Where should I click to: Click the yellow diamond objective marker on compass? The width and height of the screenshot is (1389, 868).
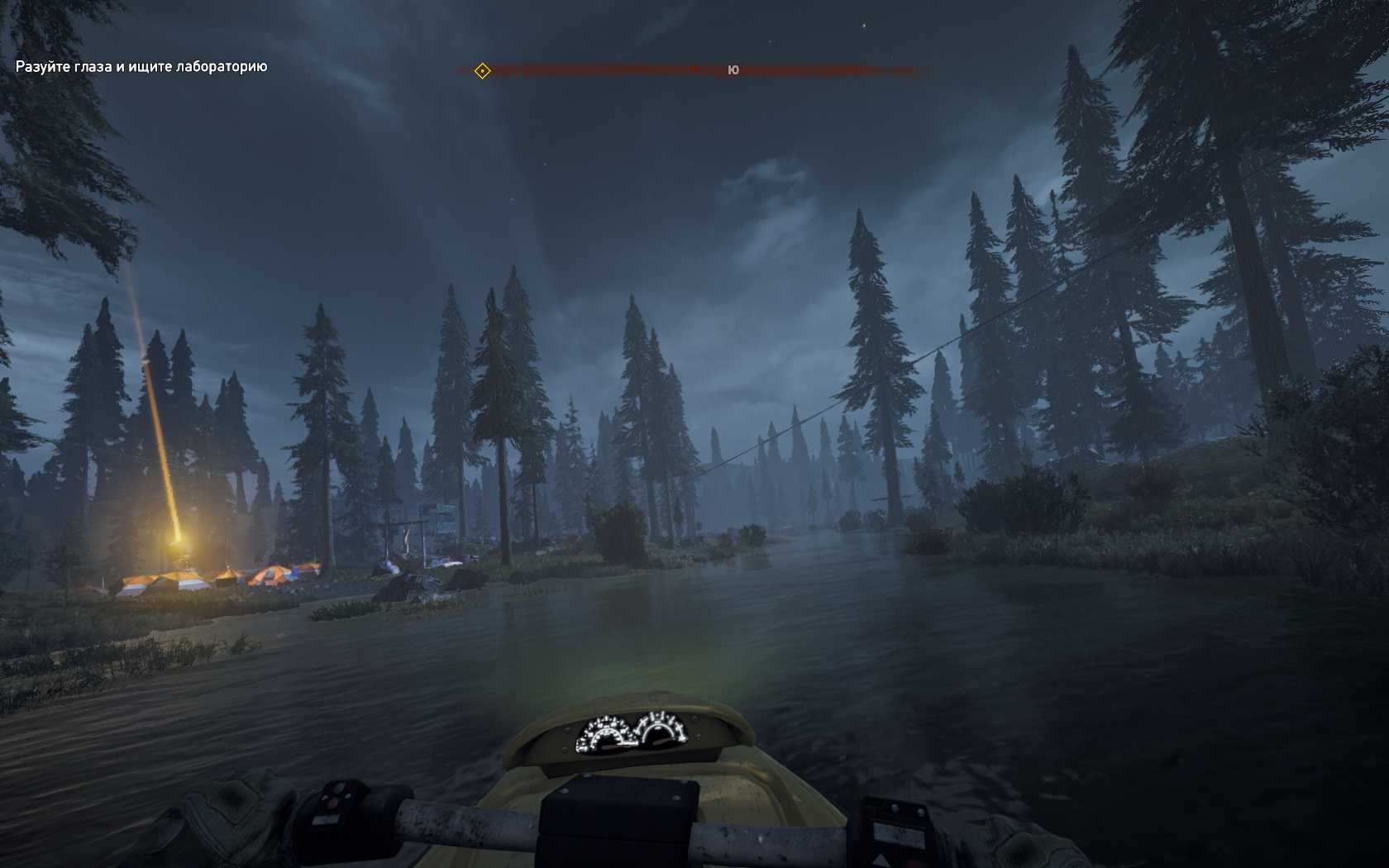[483, 71]
